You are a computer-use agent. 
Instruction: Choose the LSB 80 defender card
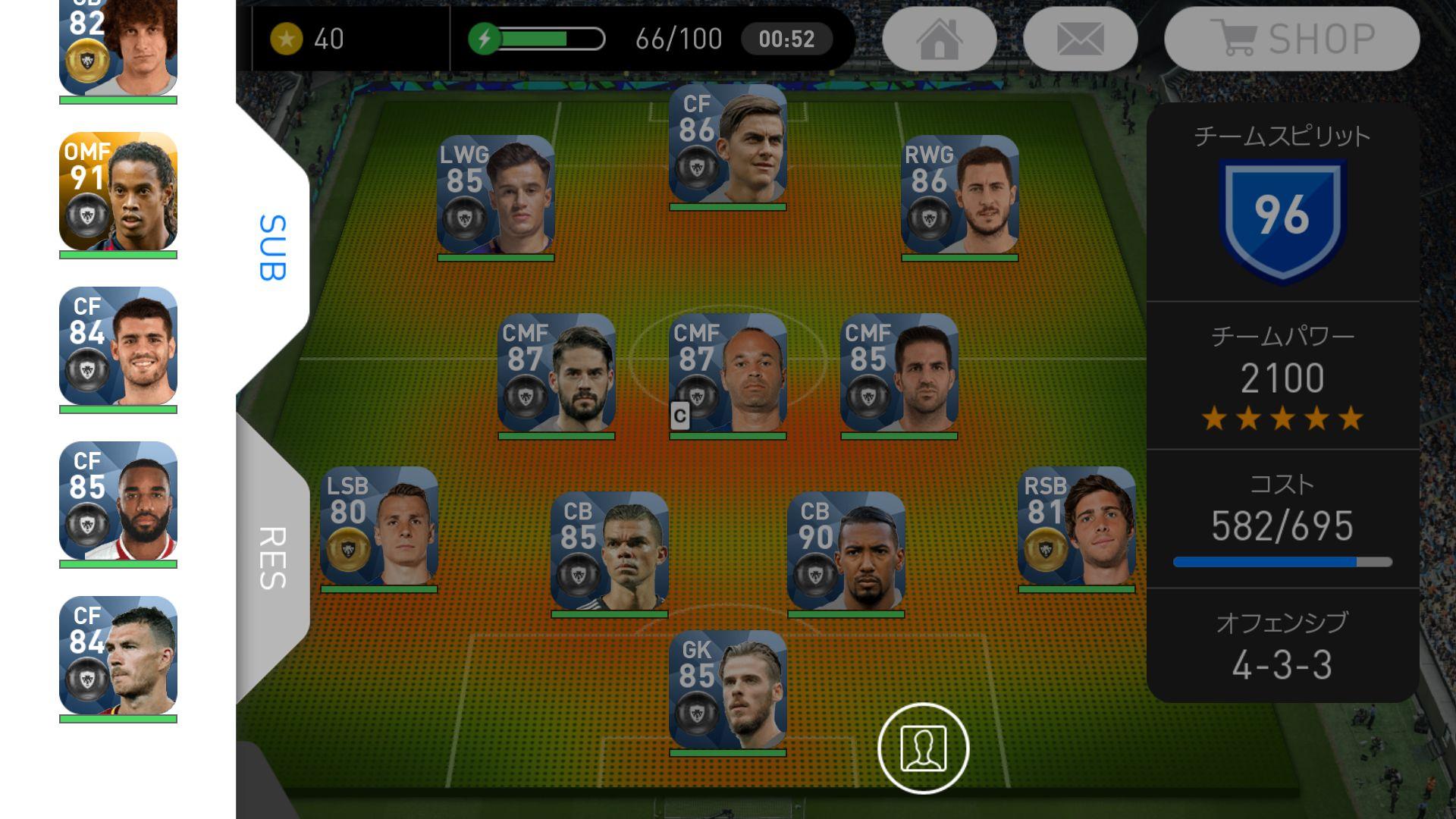(379, 526)
